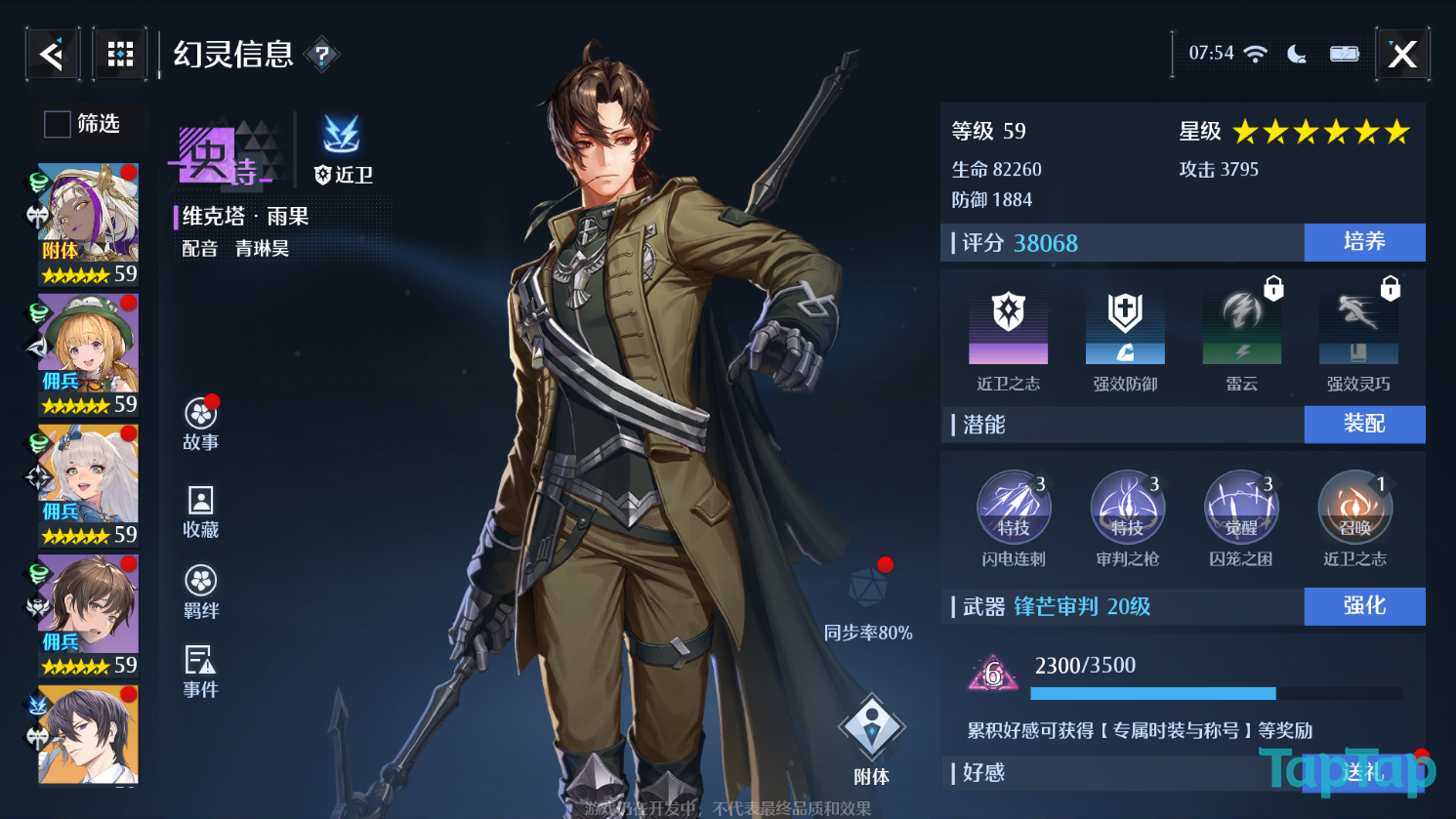View the 强效防御 potential icon
Image resolution: width=1456 pixels, height=819 pixels.
pyautogui.click(x=1125, y=328)
